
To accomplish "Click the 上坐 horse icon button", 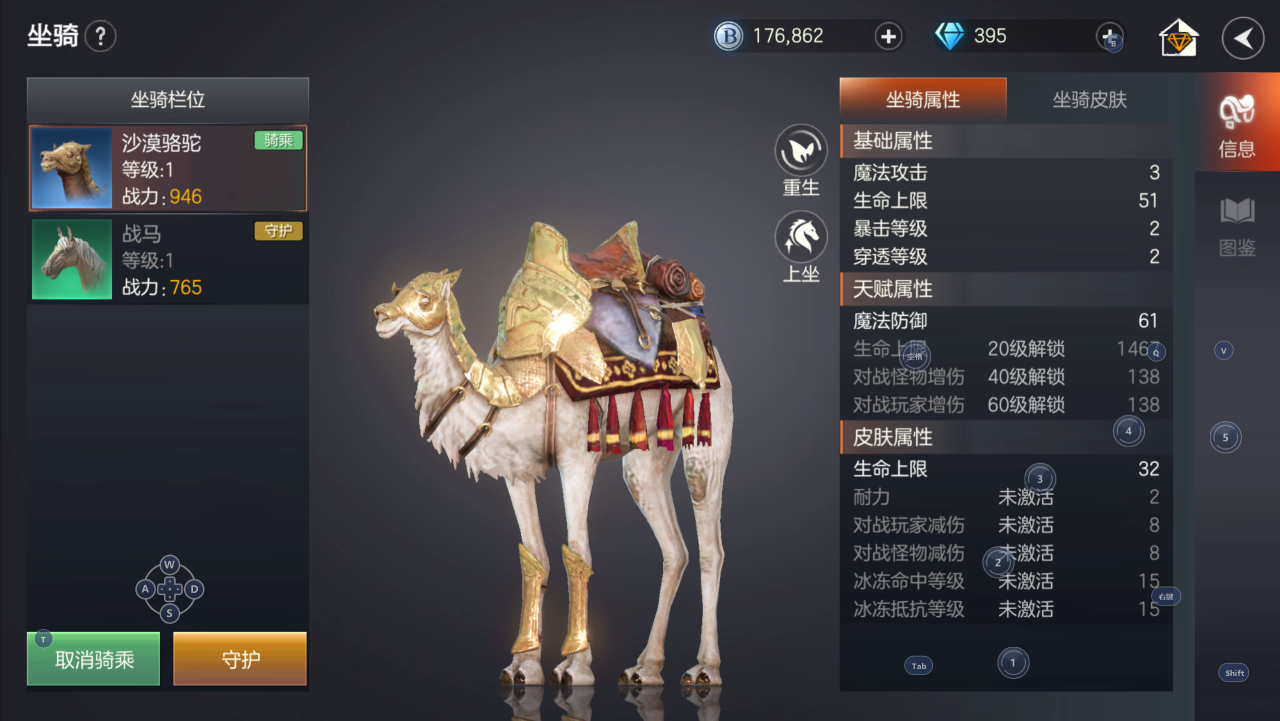I will point(801,238).
